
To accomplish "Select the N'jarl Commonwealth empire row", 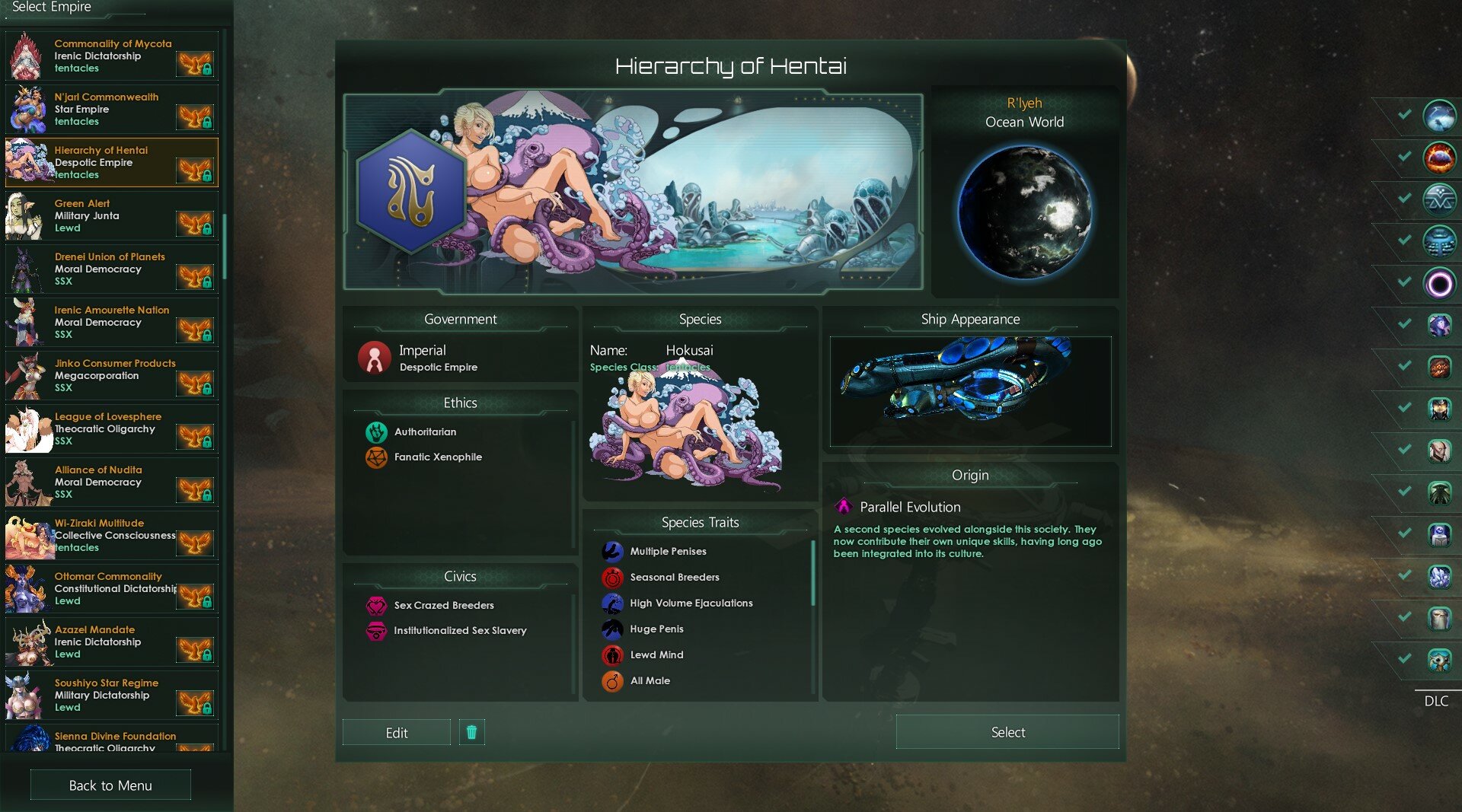I will [x=111, y=110].
